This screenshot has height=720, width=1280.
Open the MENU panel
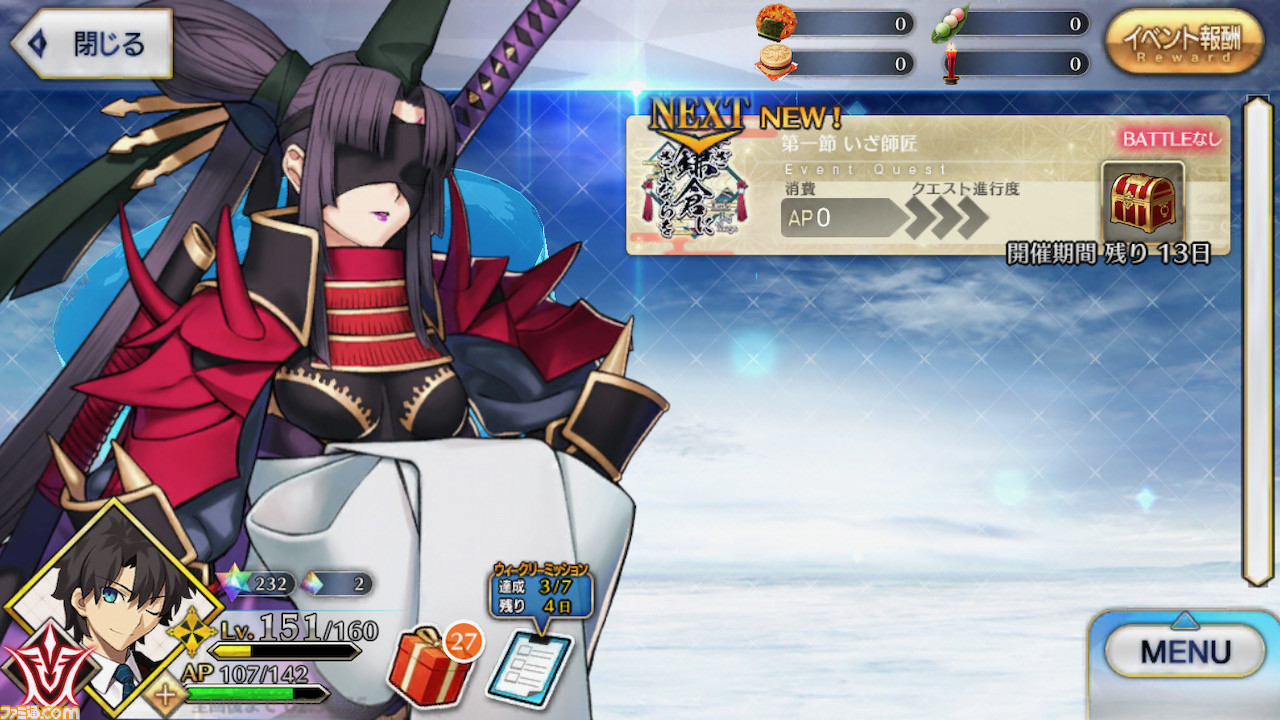[x=1185, y=651]
